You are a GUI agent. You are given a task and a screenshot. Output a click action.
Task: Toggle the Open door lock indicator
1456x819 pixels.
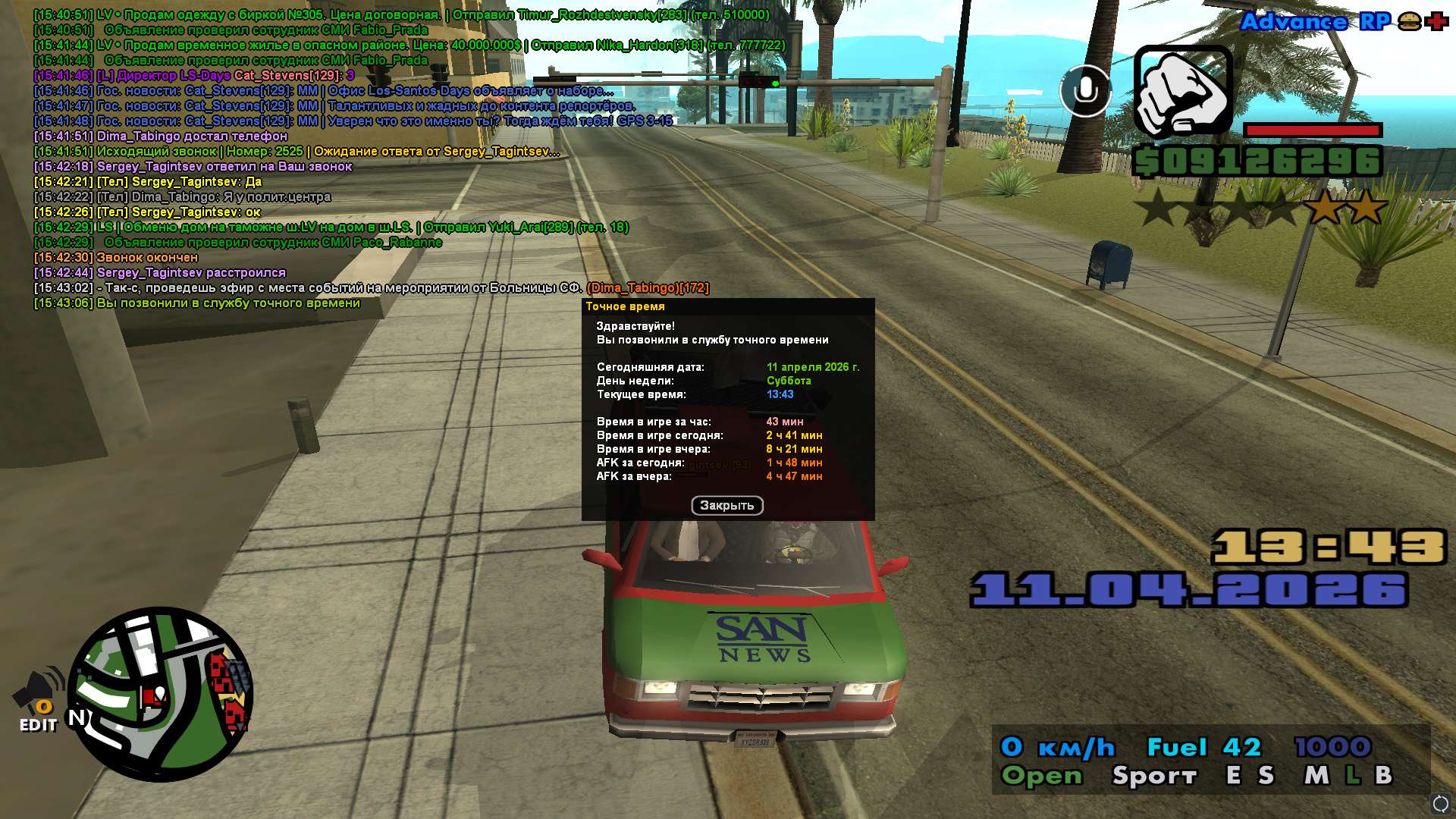(x=1042, y=776)
